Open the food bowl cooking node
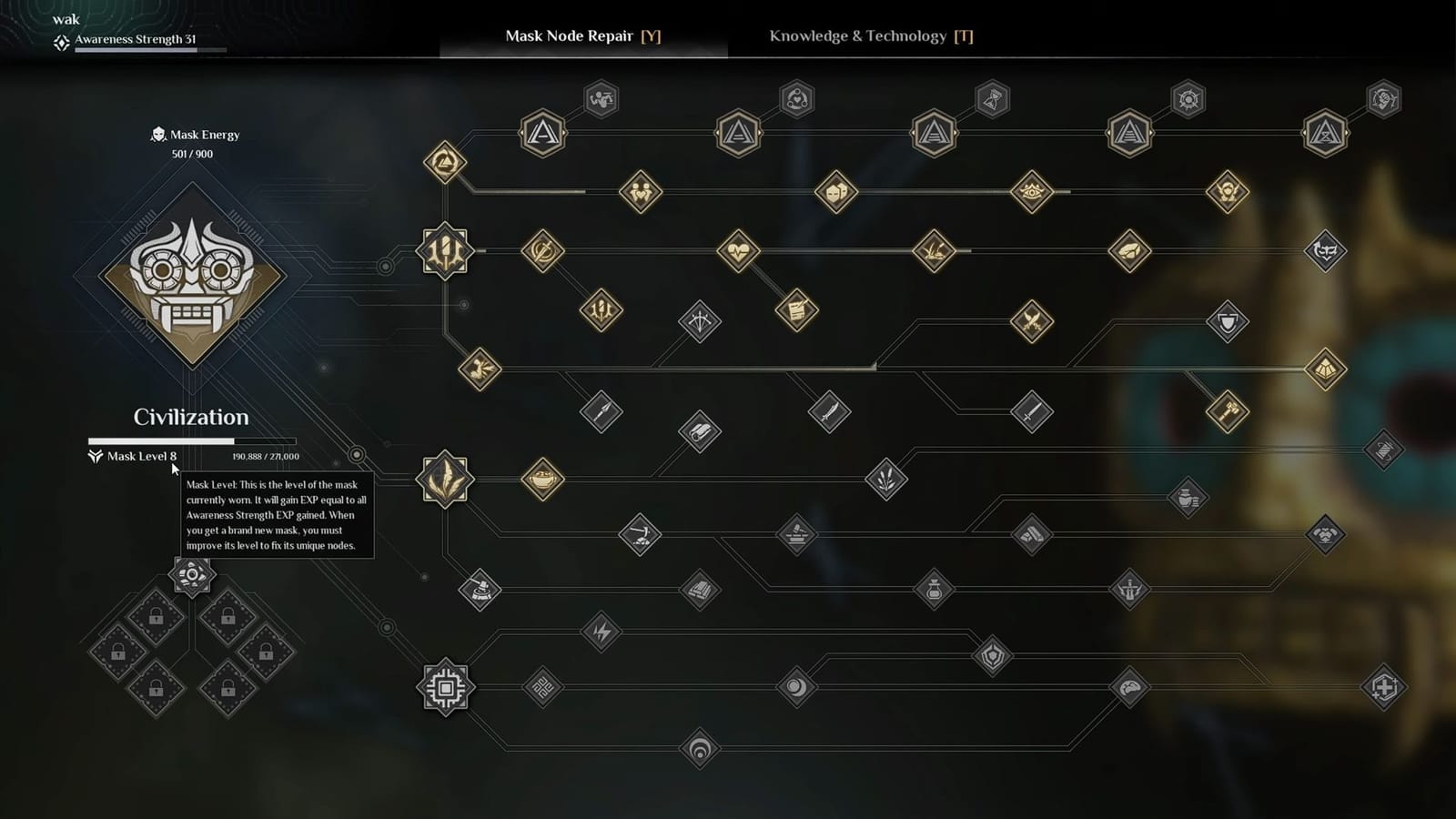This screenshot has height=819, width=1456. [x=541, y=478]
